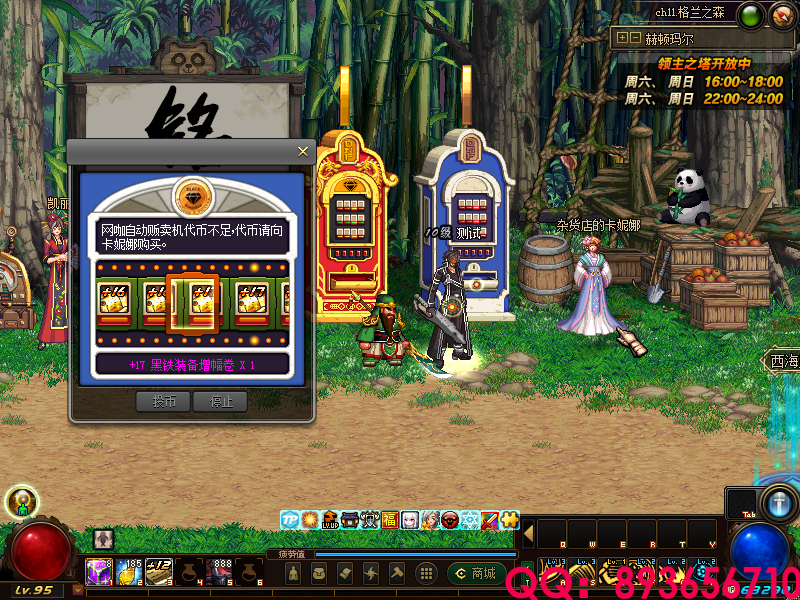Collapse the minimap with the minus button
This screenshot has height=600, width=800.
coord(634,38)
